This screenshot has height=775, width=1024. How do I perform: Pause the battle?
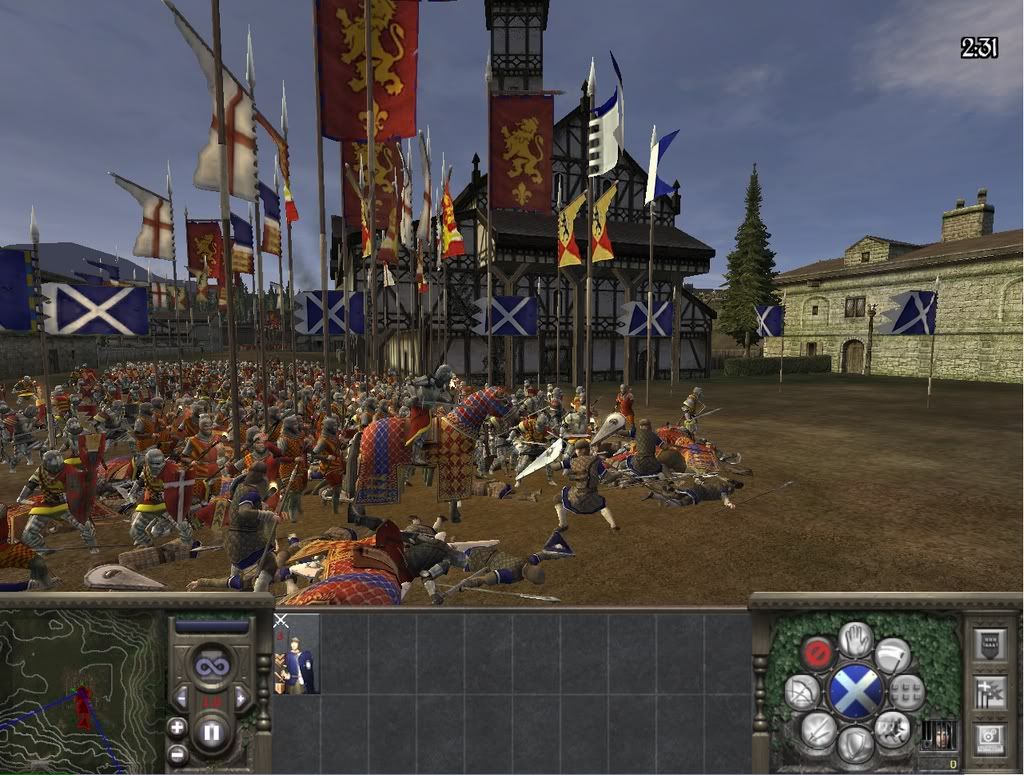tap(211, 727)
